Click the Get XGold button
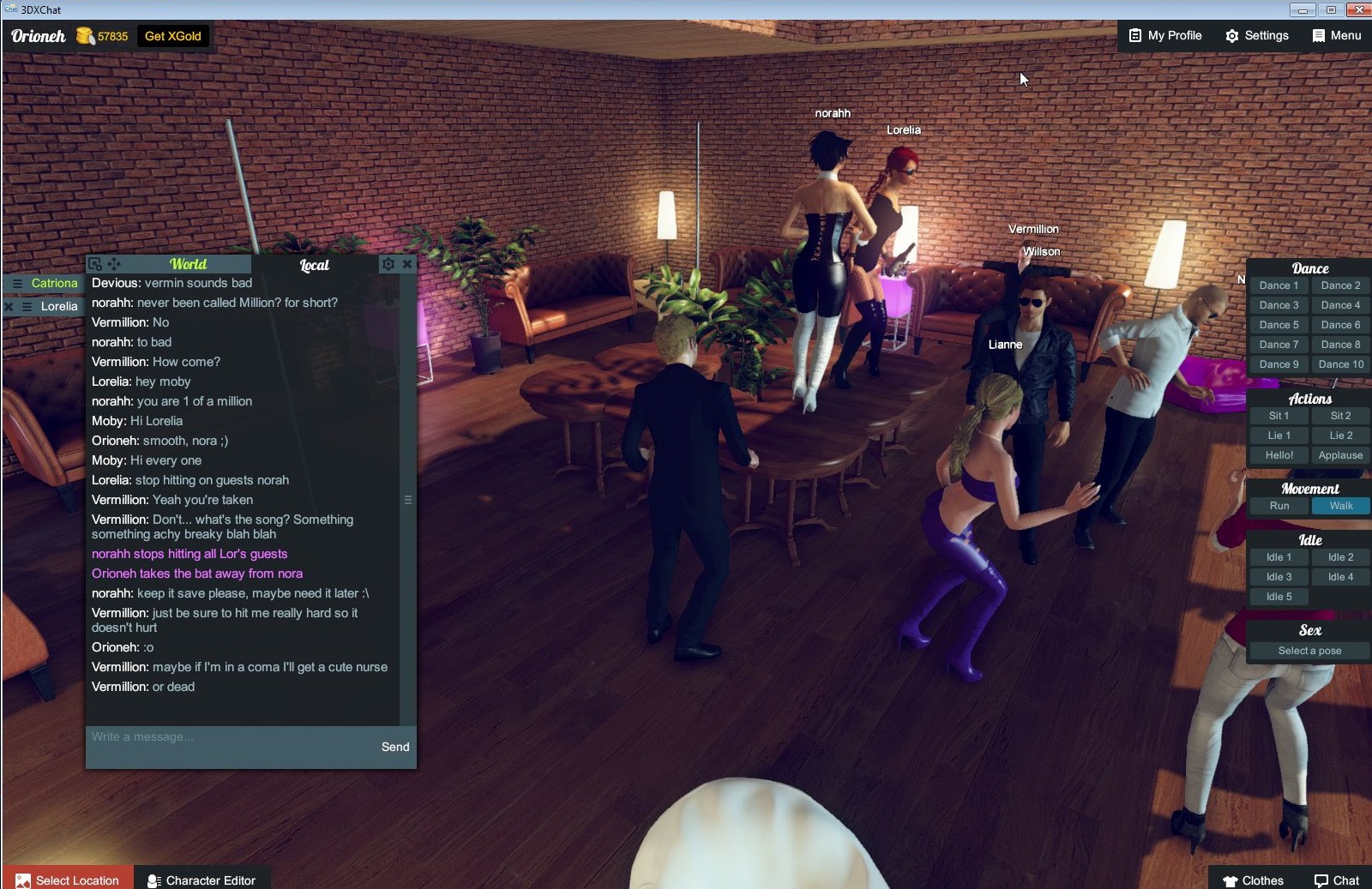 point(171,36)
